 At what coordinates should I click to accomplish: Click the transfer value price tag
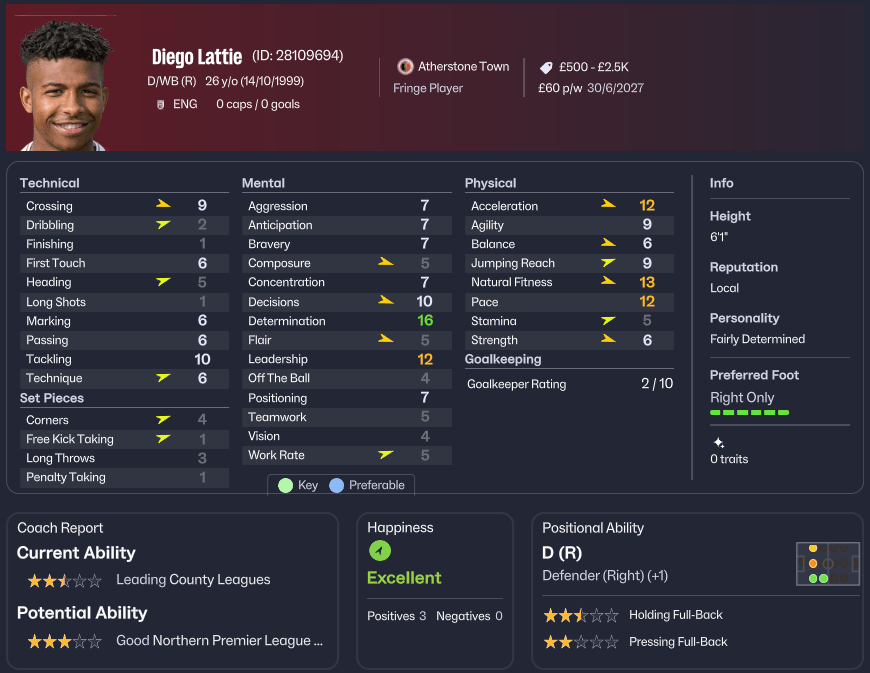545,67
